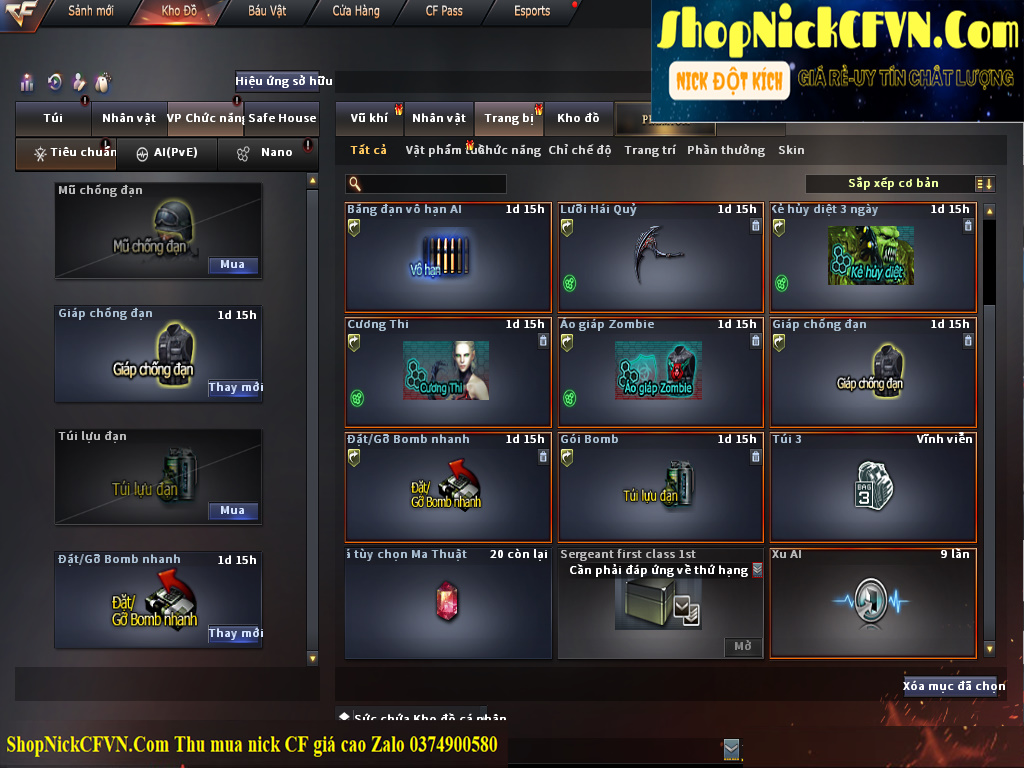Show the Safe House loadout tab
The width and height of the screenshot is (1024, 768).
pyautogui.click(x=282, y=118)
